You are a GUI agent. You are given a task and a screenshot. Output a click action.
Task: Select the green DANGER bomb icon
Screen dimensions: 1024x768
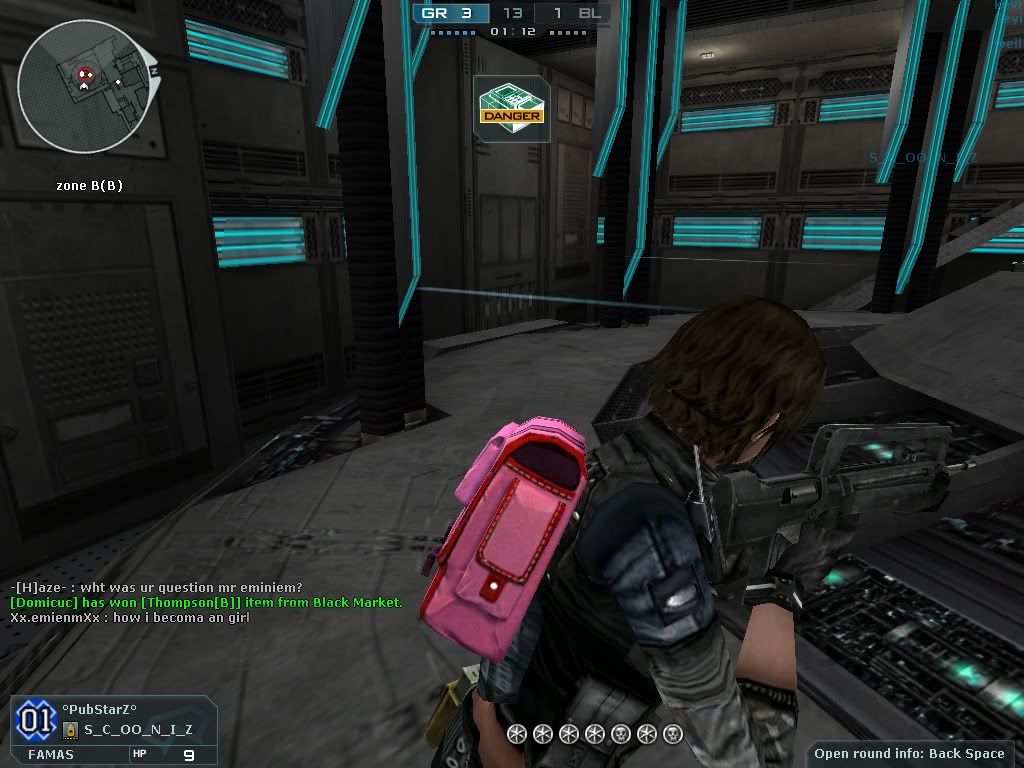[511, 104]
